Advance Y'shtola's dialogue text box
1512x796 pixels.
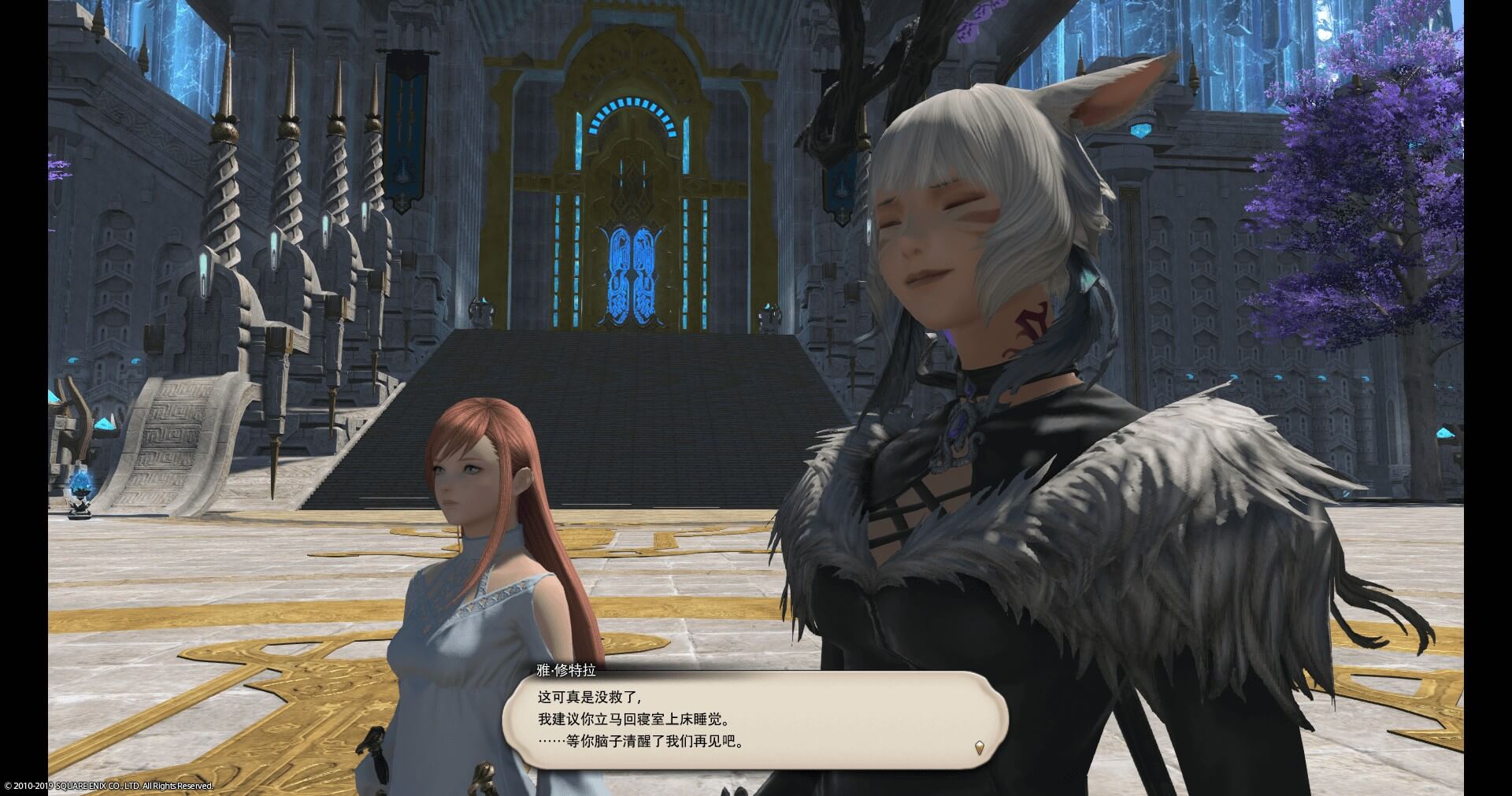754,720
